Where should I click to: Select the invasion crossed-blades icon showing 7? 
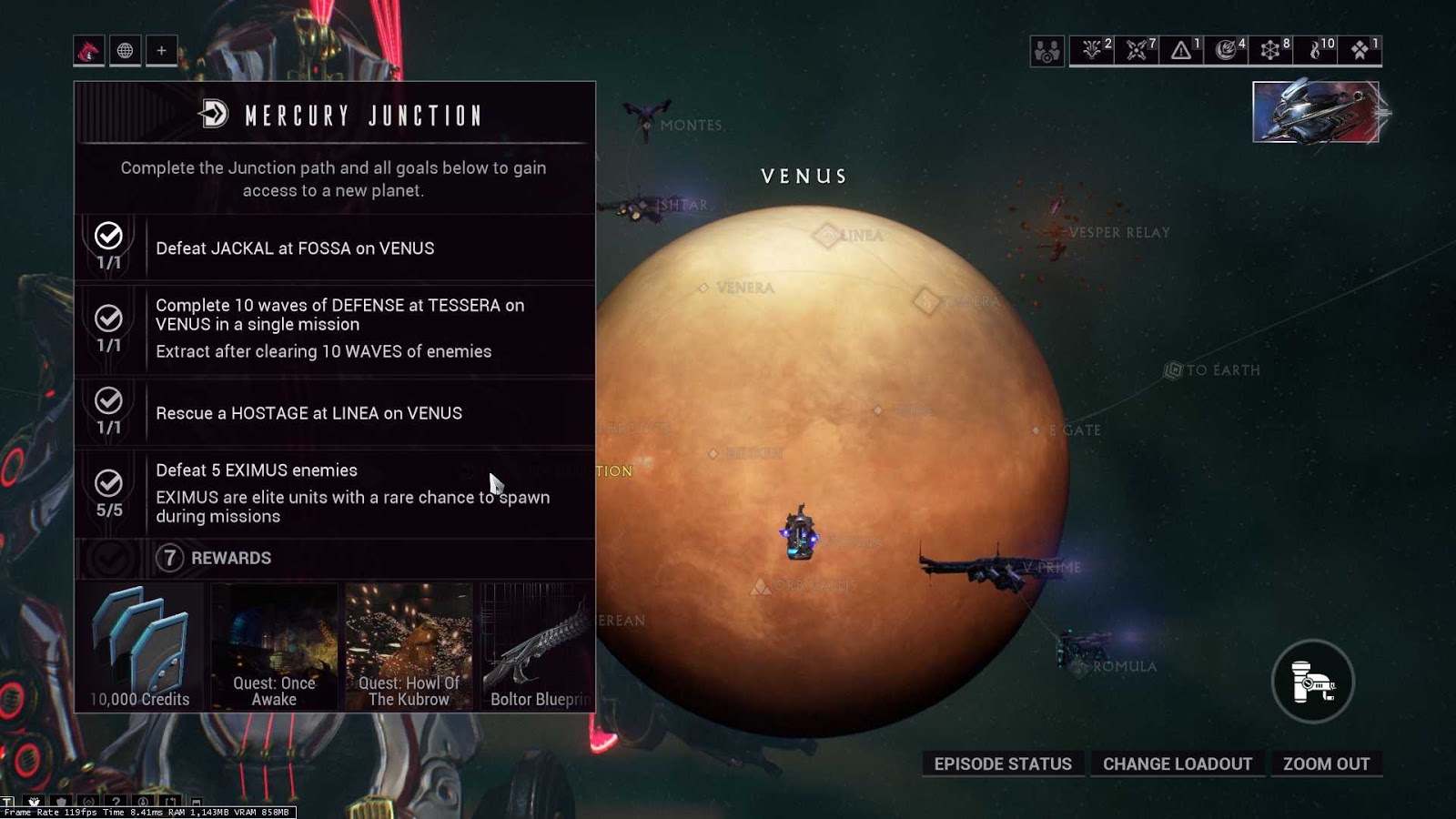(1135, 51)
